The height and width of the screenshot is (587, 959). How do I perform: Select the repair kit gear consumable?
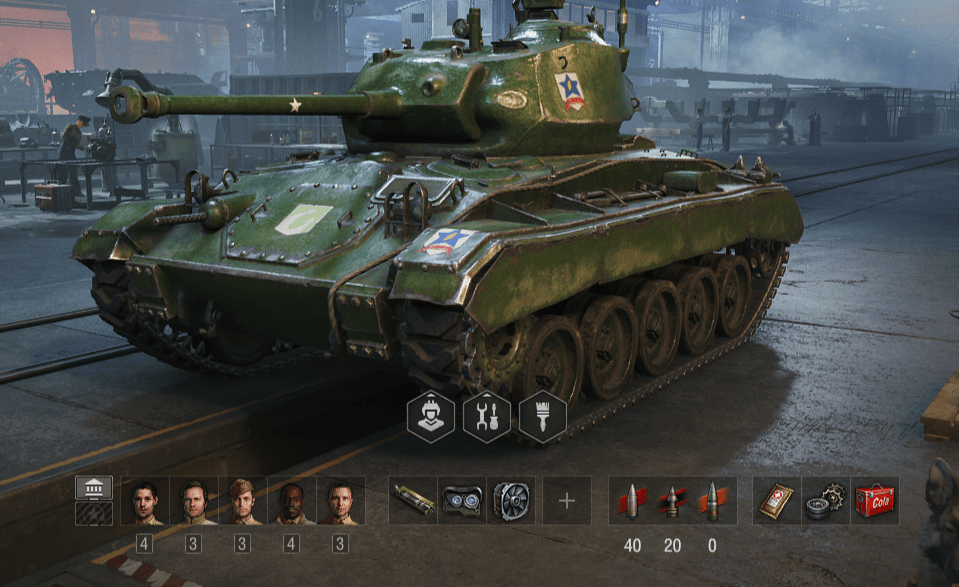tap(826, 500)
